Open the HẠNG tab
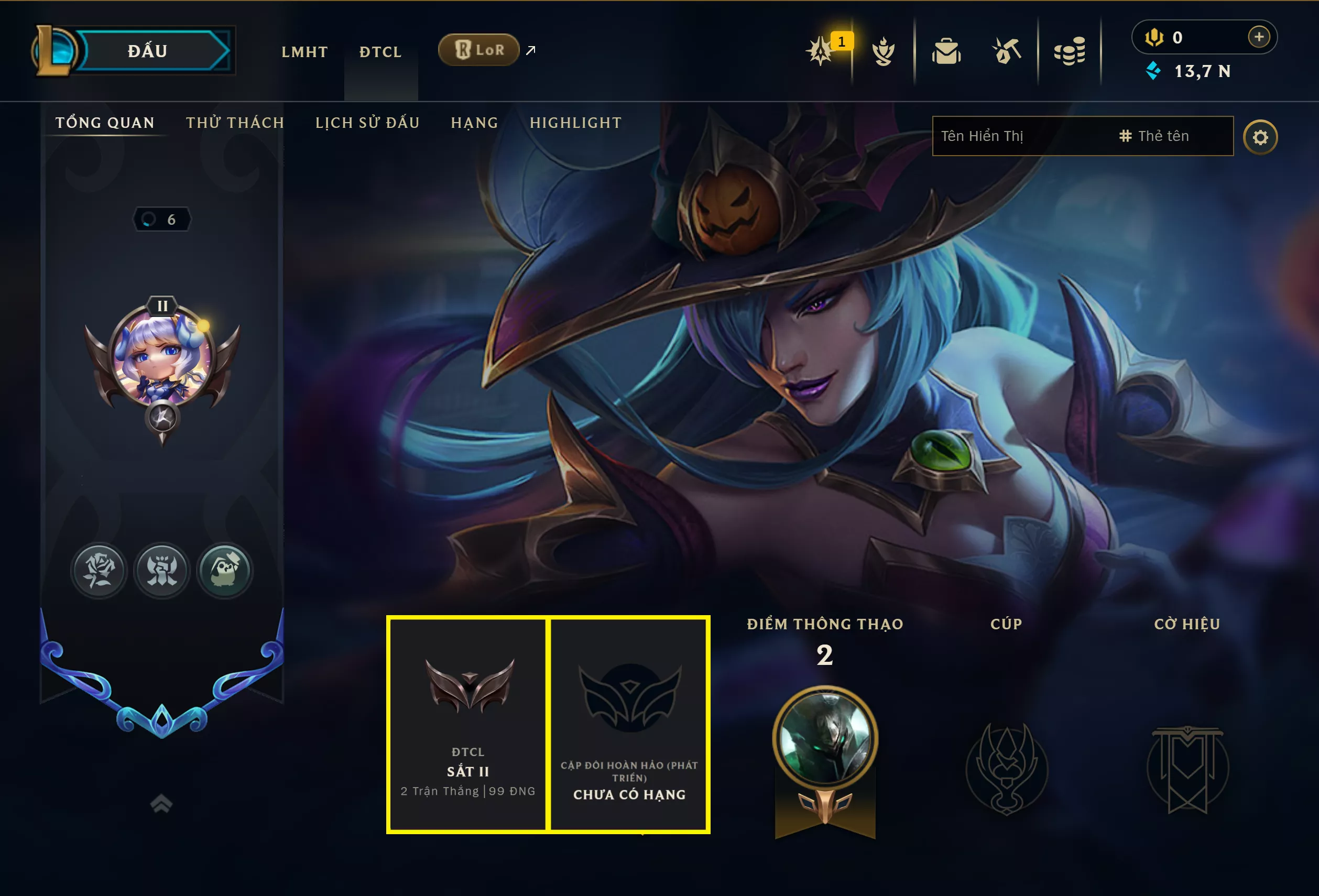1319x896 pixels. [x=475, y=123]
